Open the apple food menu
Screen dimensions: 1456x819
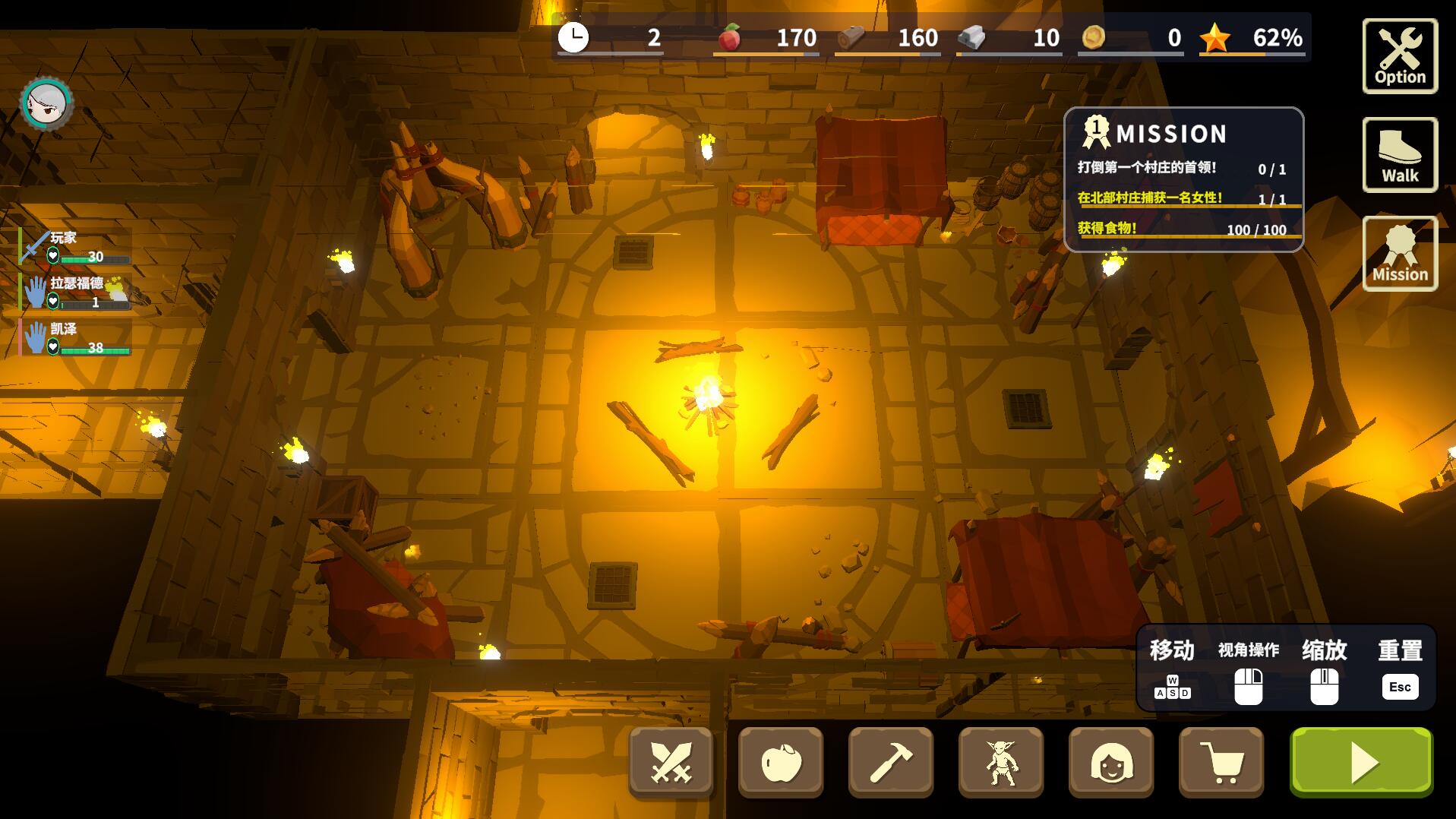[x=781, y=762]
